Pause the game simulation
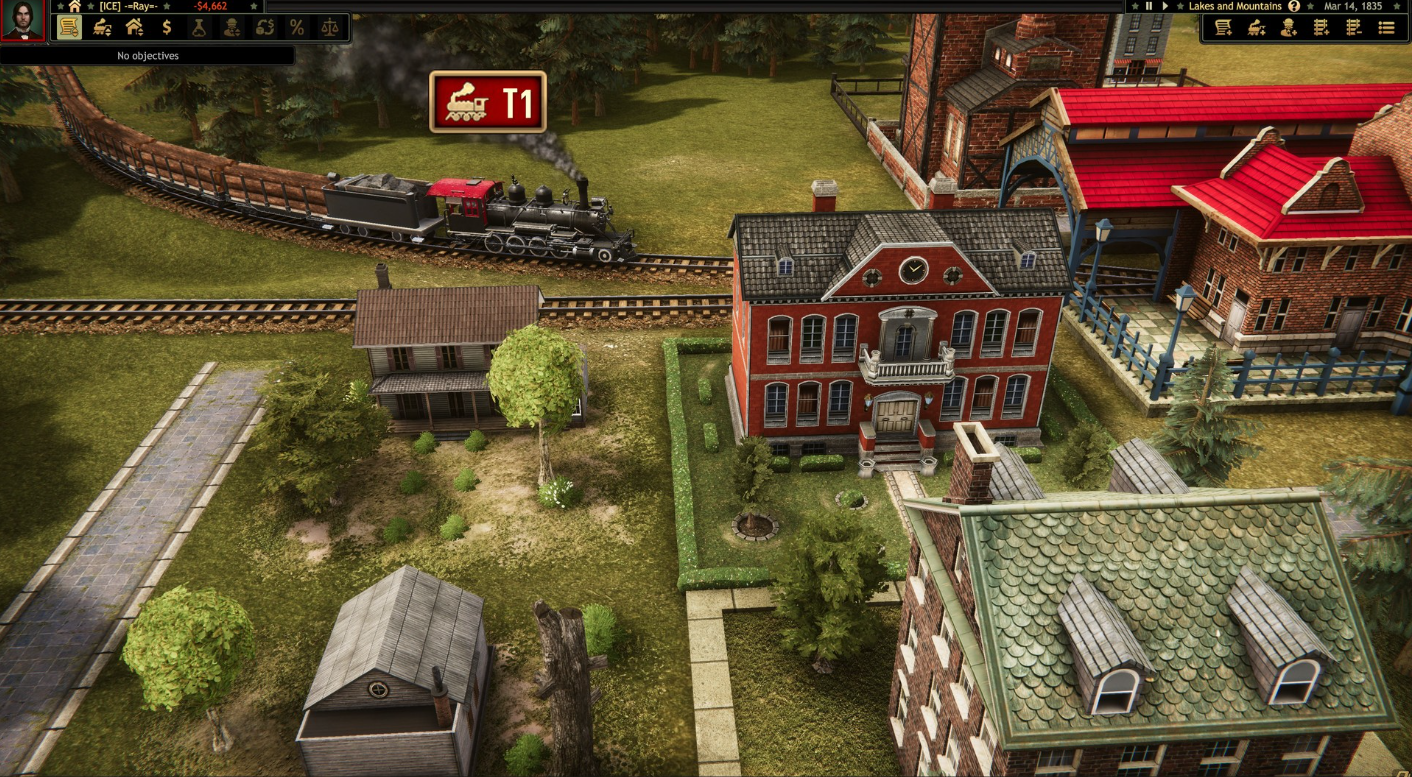 (1148, 5)
